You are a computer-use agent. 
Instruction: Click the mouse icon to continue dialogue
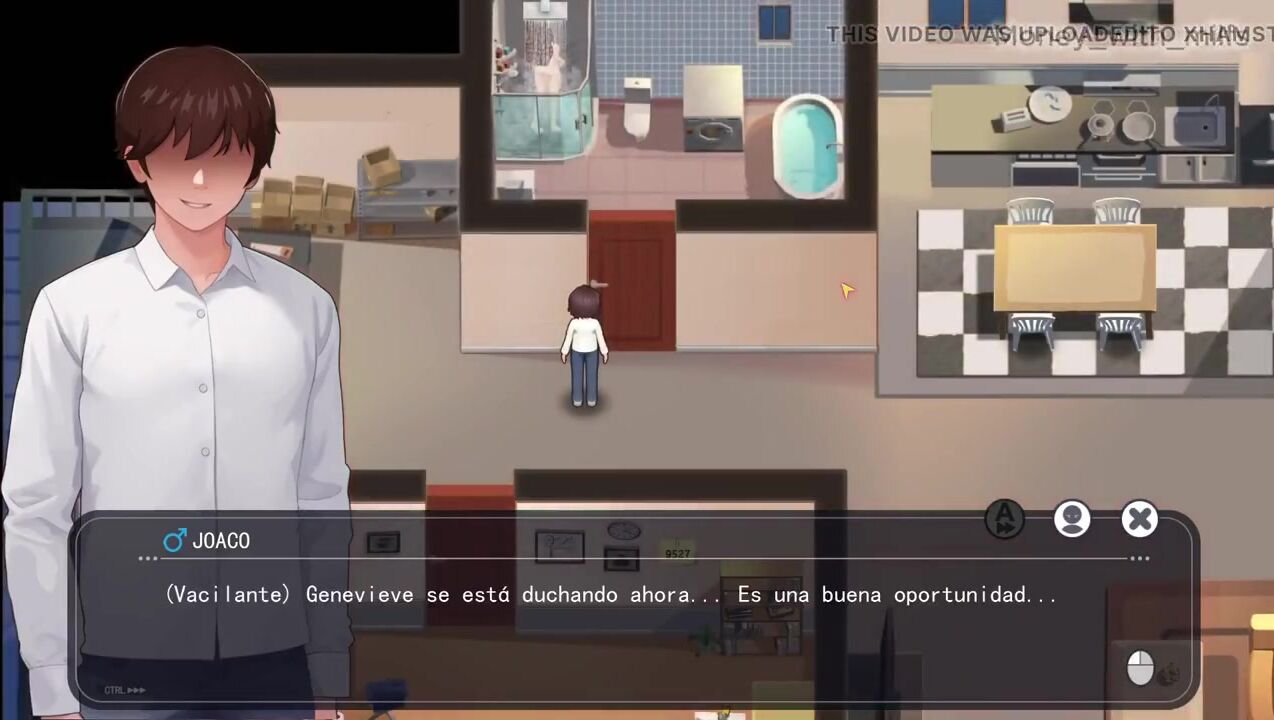1140,667
